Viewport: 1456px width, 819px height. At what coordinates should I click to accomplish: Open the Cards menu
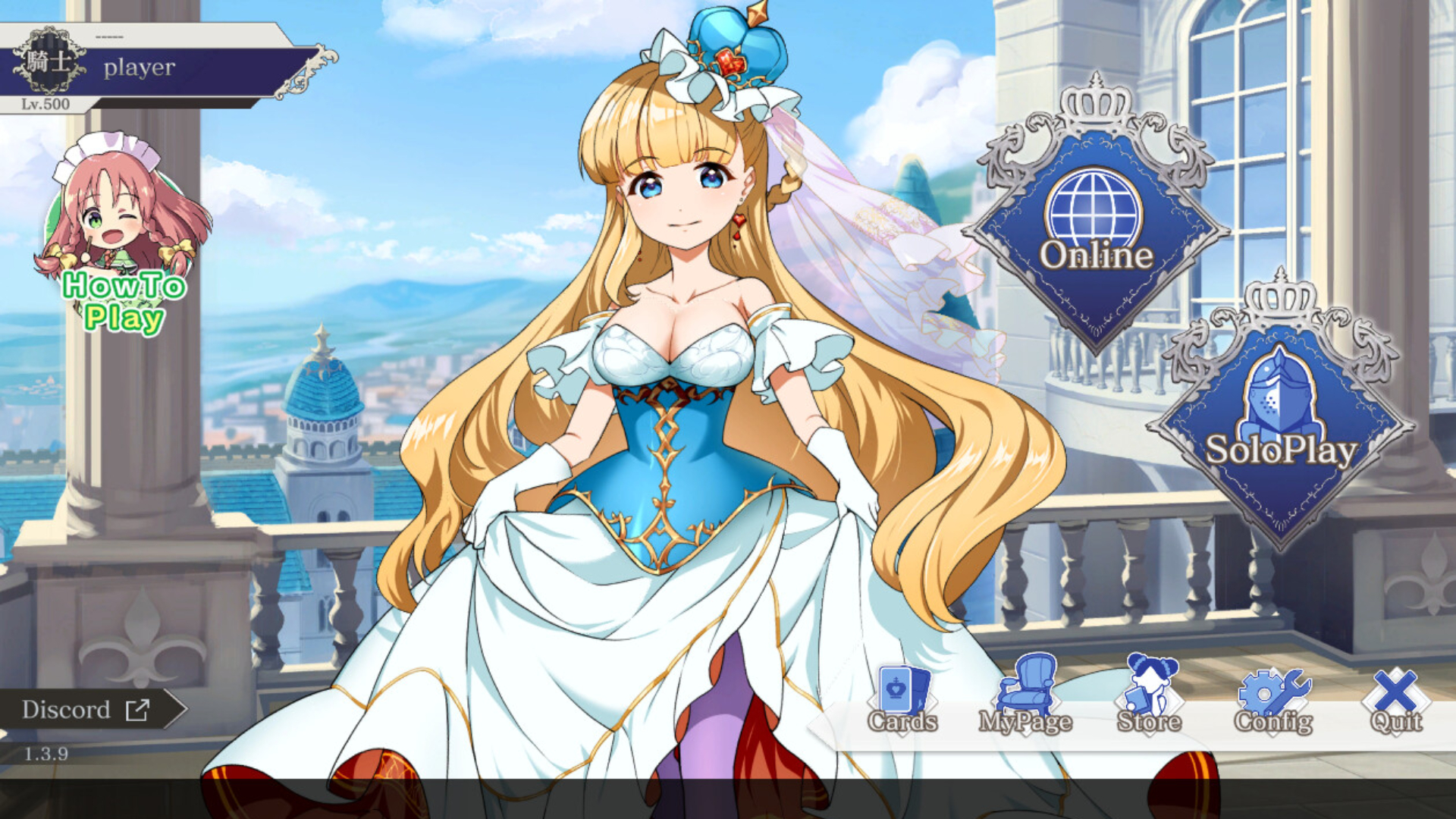coord(902,701)
